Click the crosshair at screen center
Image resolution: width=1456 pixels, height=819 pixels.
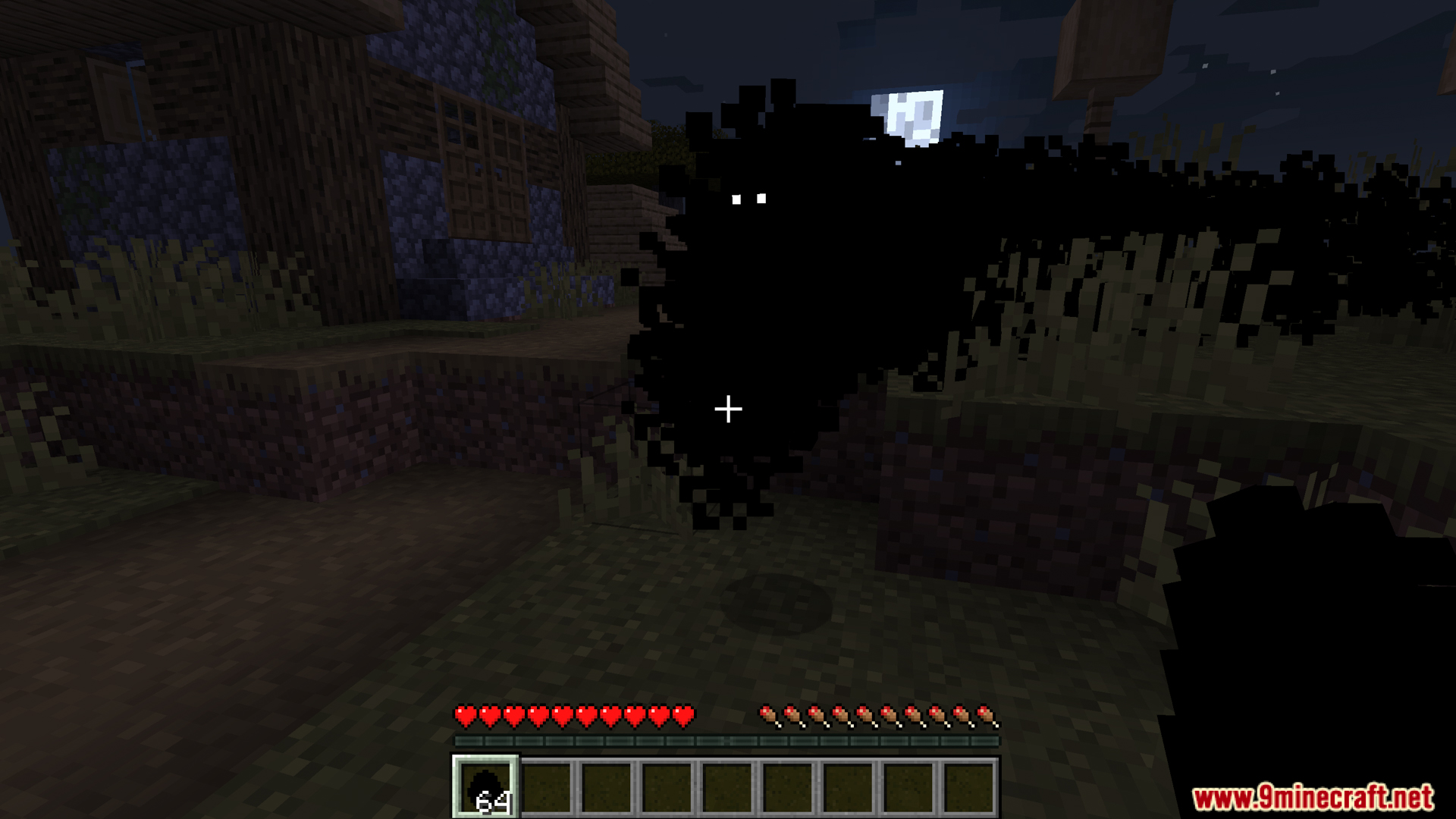pyautogui.click(x=728, y=409)
